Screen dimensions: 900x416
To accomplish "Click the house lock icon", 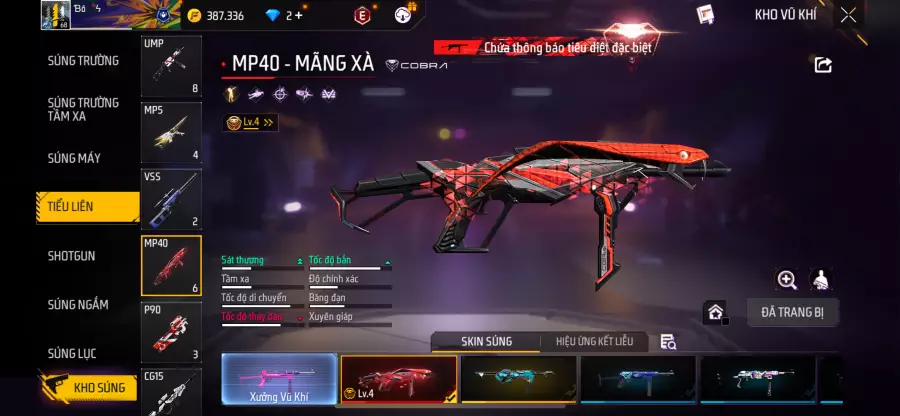I will [716, 312].
